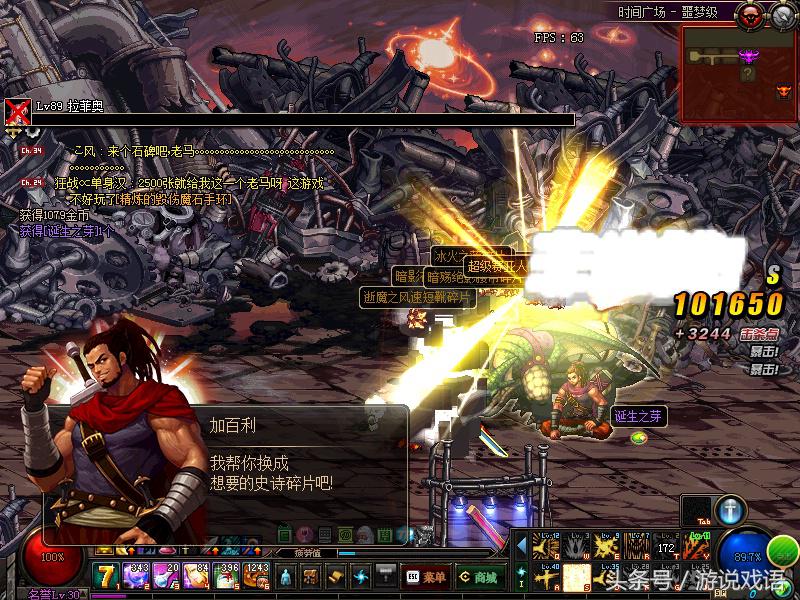Select the consumable slot showing 343
The height and width of the screenshot is (600, 800).
click(137, 575)
